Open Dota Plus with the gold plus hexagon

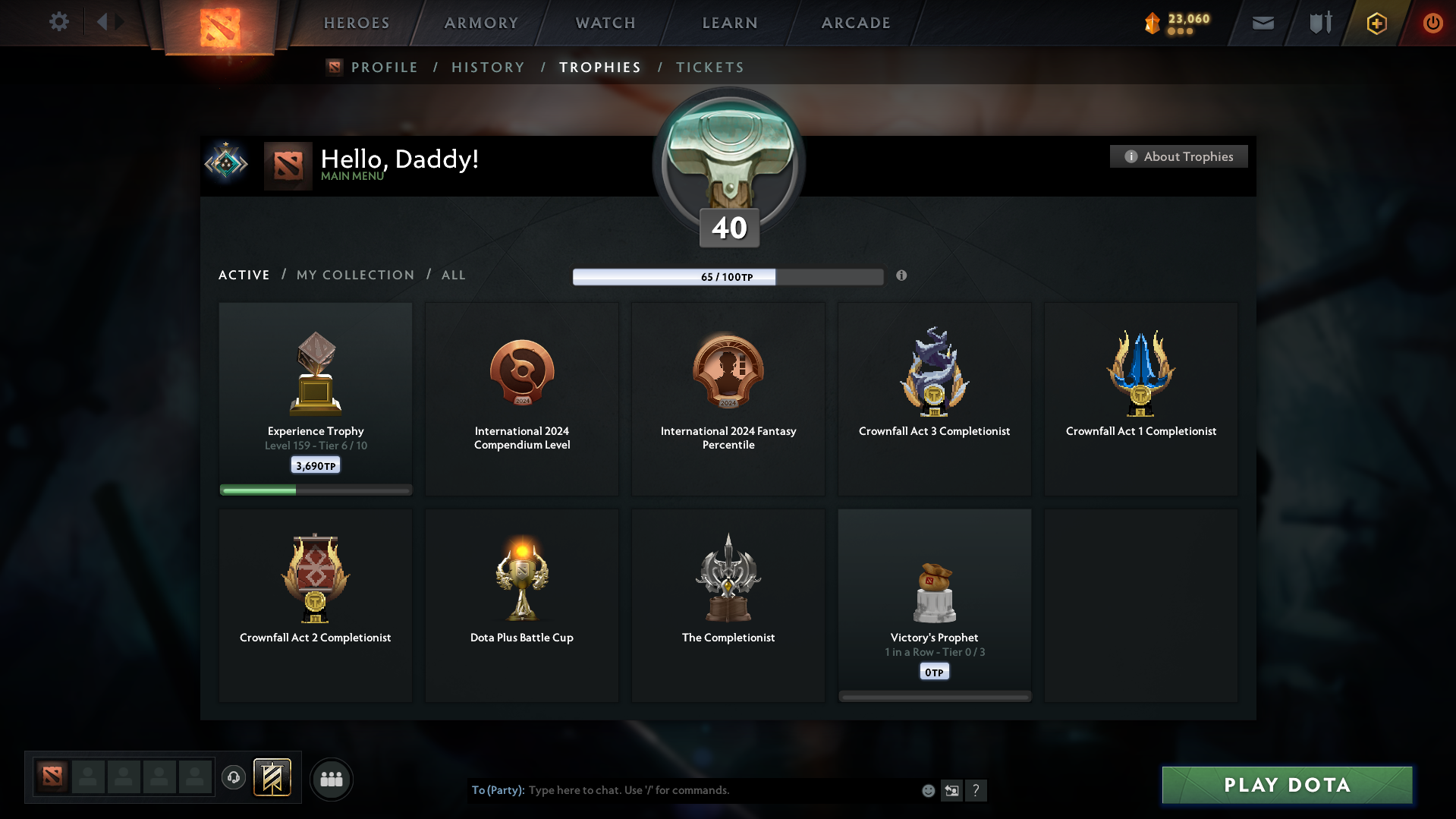[x=1376, y=23]
